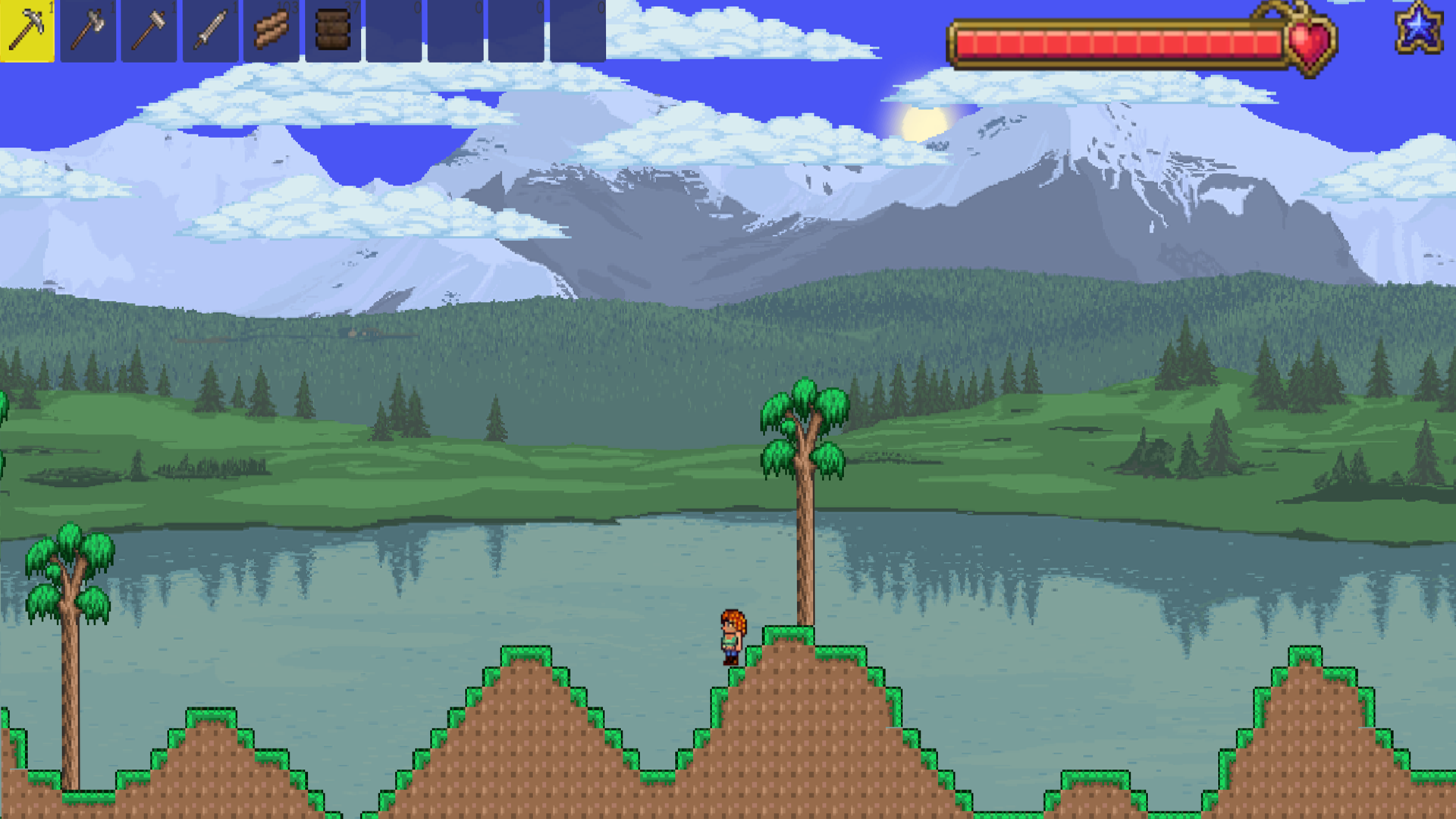Select the hammer in the hotbar

[149, 32]
